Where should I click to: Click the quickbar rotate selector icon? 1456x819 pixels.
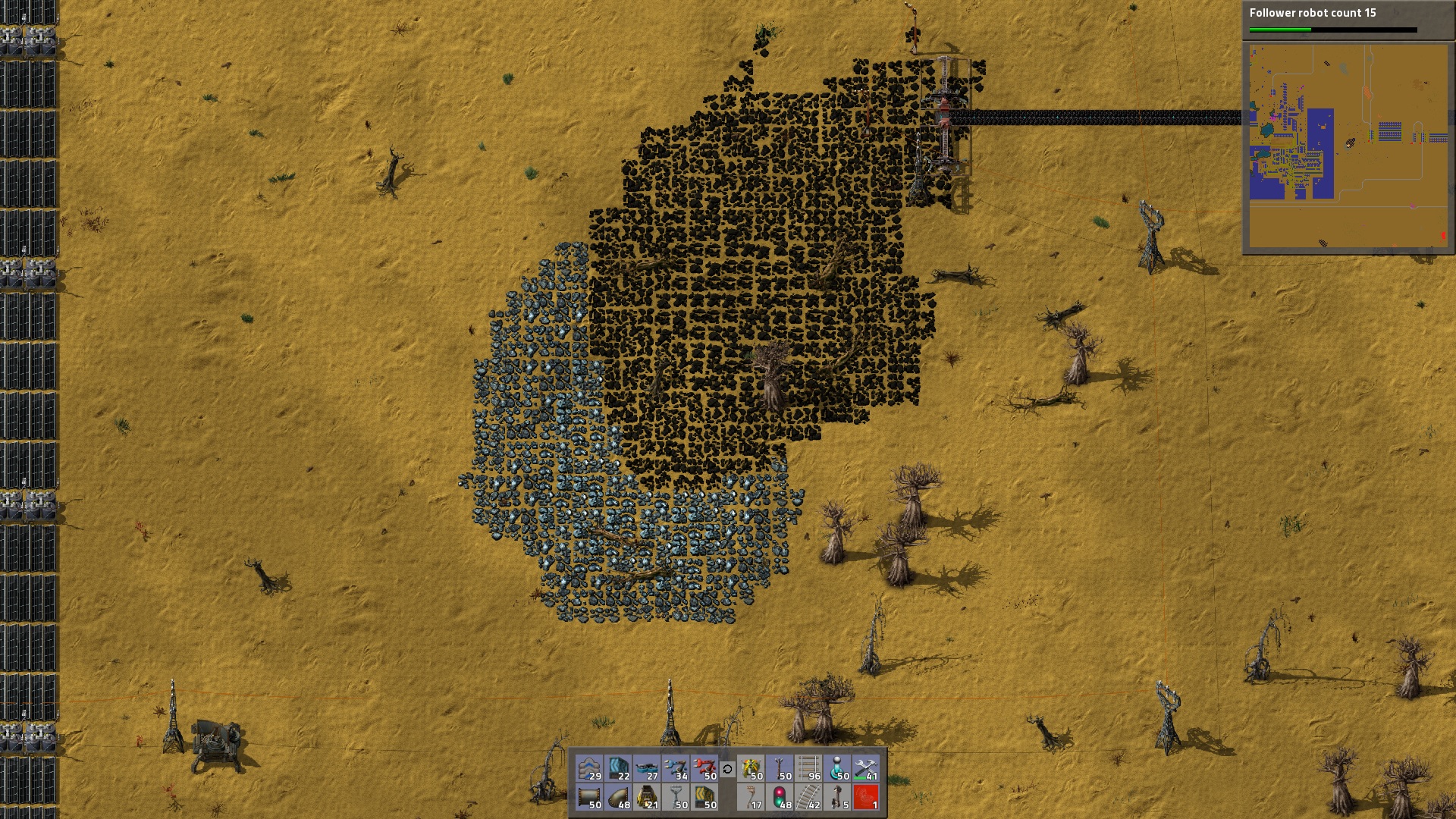pos(728,770)
